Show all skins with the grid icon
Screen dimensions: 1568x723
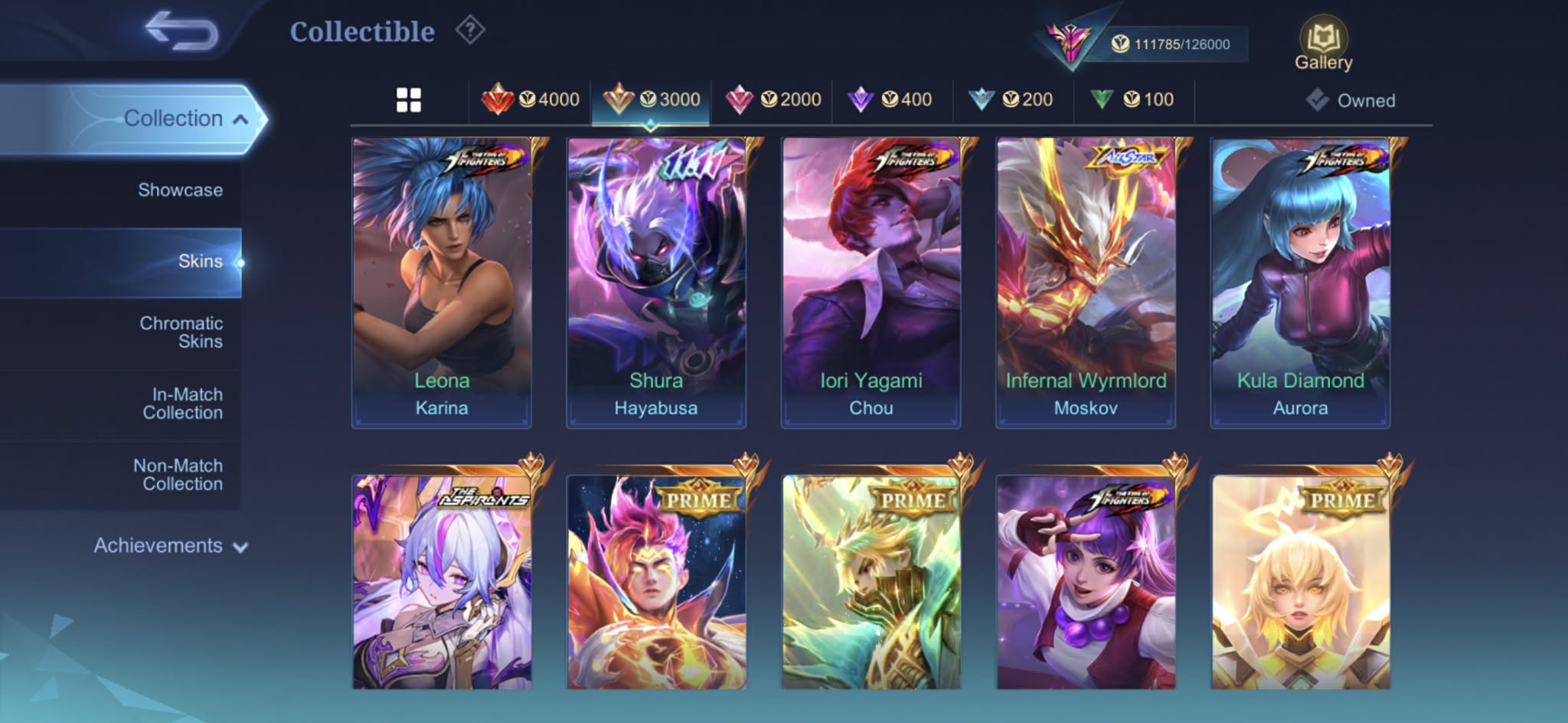409,100
